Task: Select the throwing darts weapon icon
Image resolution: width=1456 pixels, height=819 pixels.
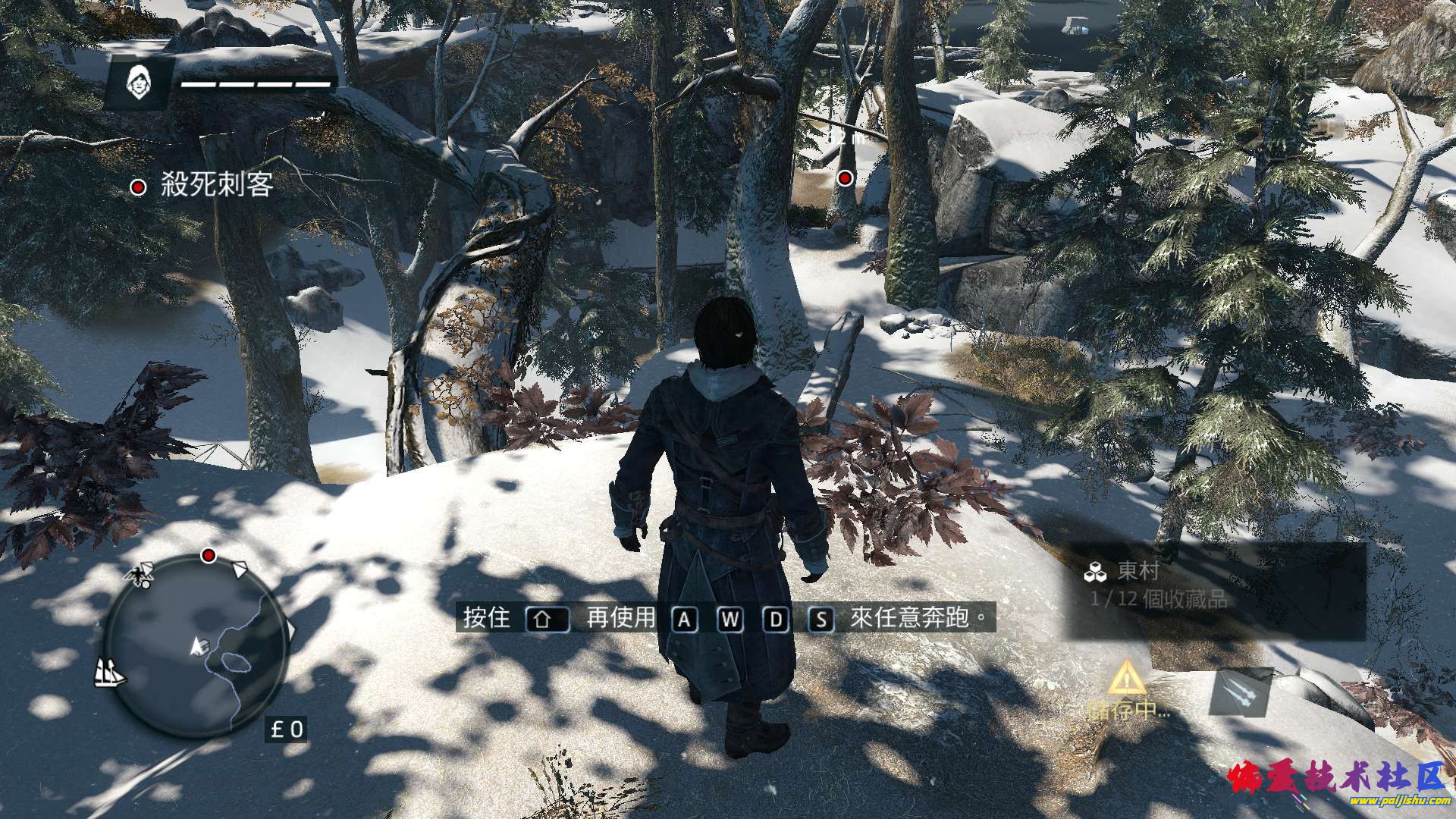Action: pyautogui.click(x=1239, y=692)
